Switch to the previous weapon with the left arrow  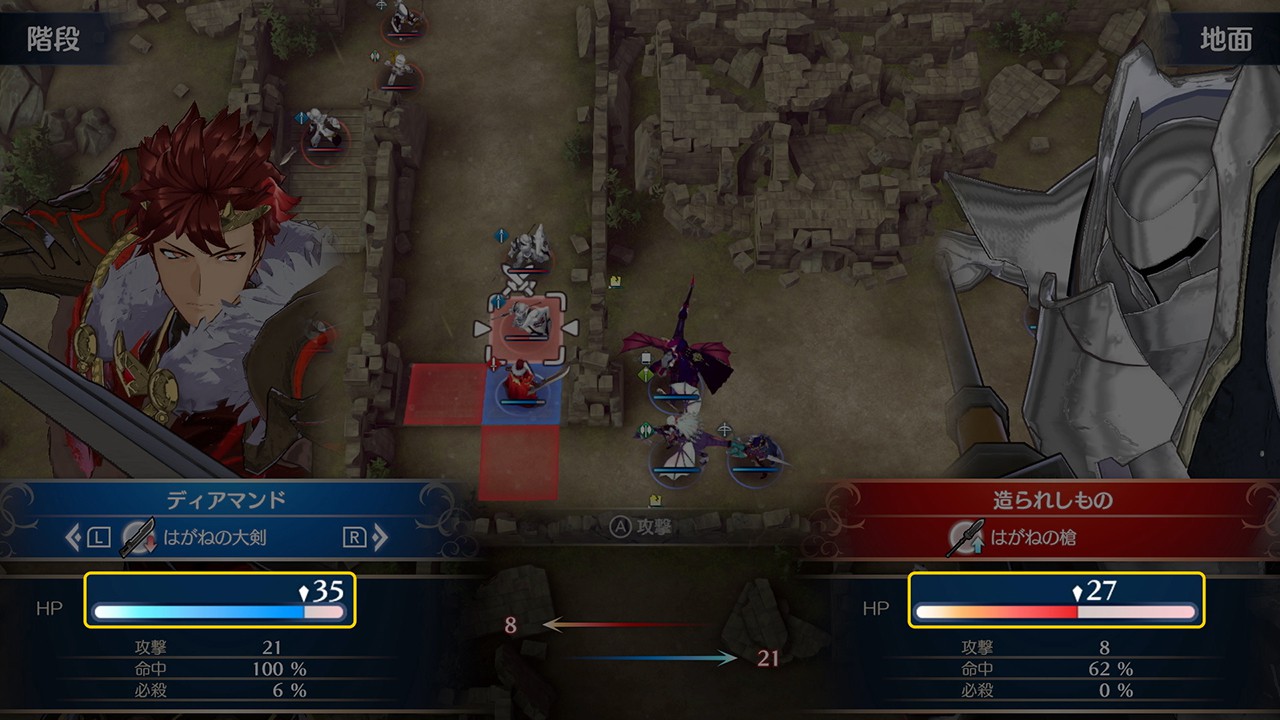(x=74, y=538)
